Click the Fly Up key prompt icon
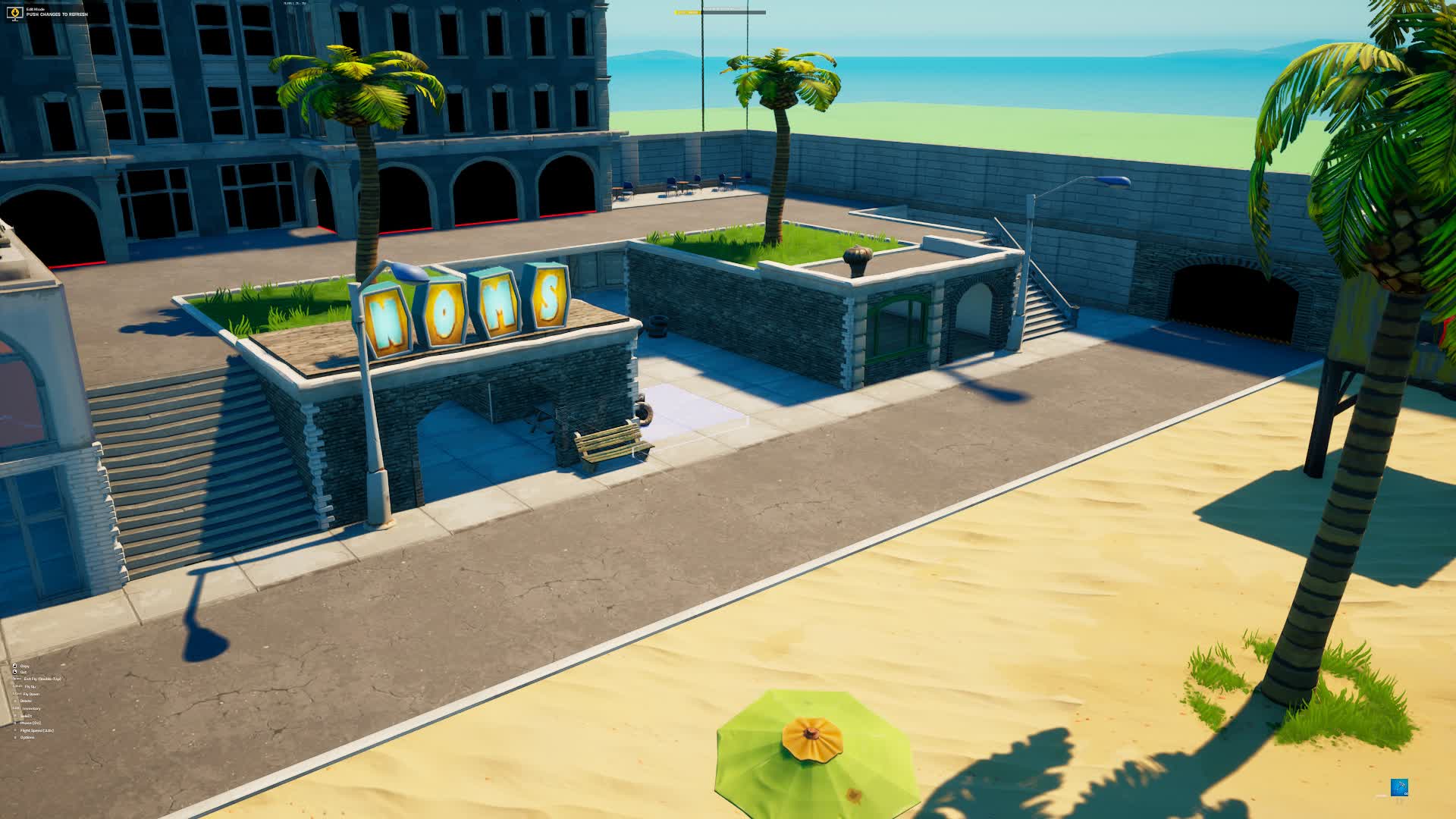The width and height of the screenshot is (1456, 819). pyautogui.click(x=17, y=686)
